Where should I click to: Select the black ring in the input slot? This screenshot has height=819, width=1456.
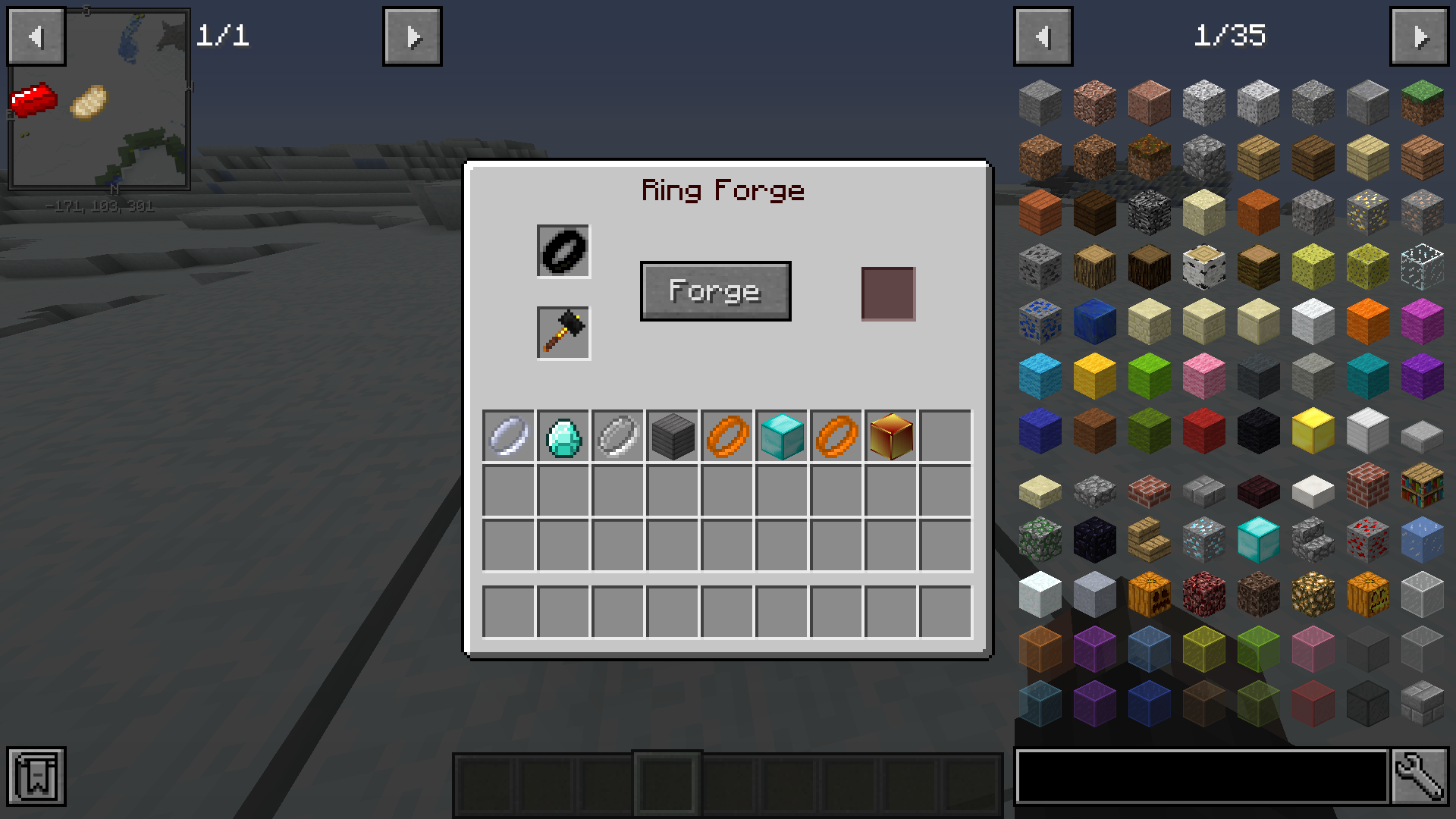(563, 250)
